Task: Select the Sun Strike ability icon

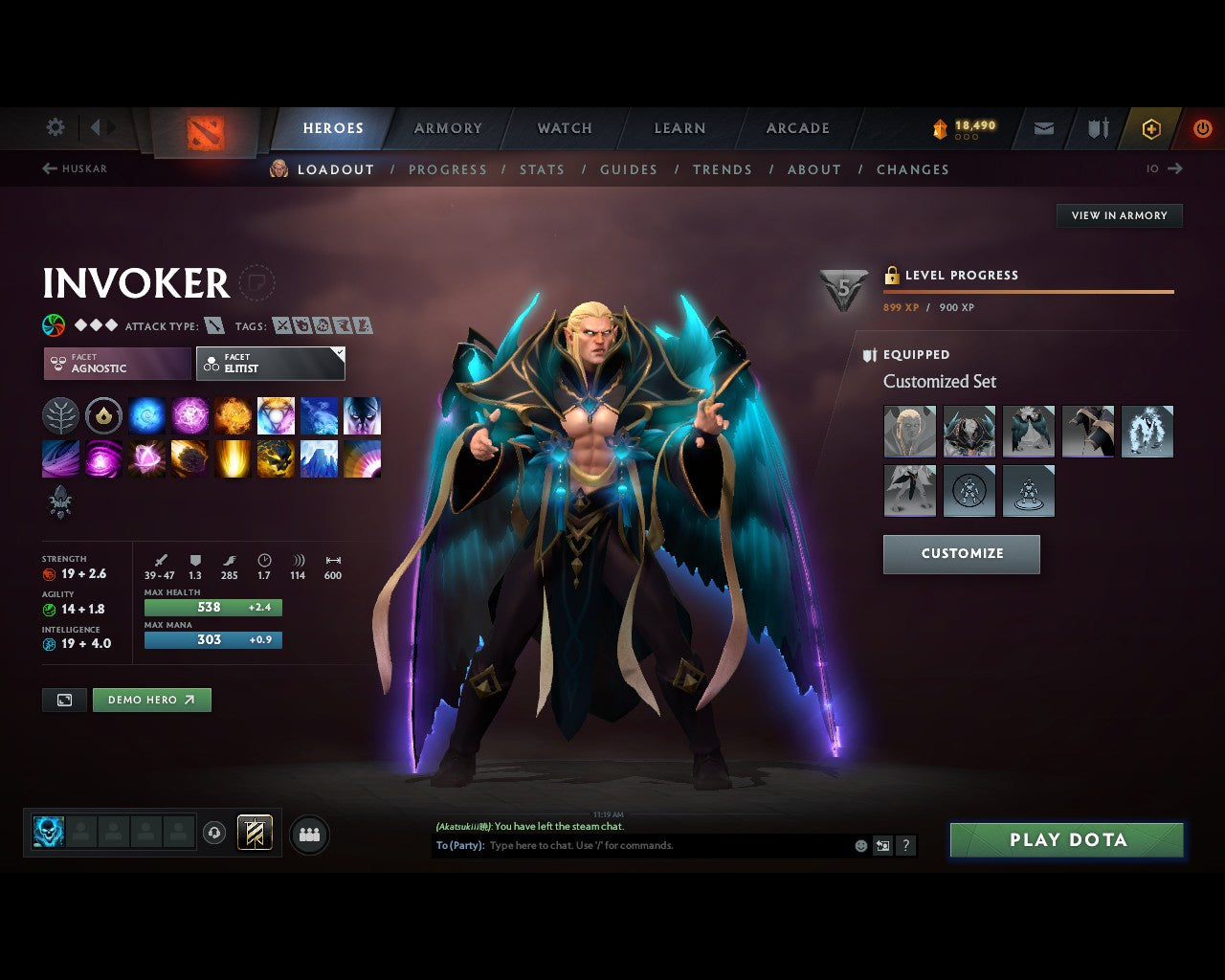Action: [233, 458]
